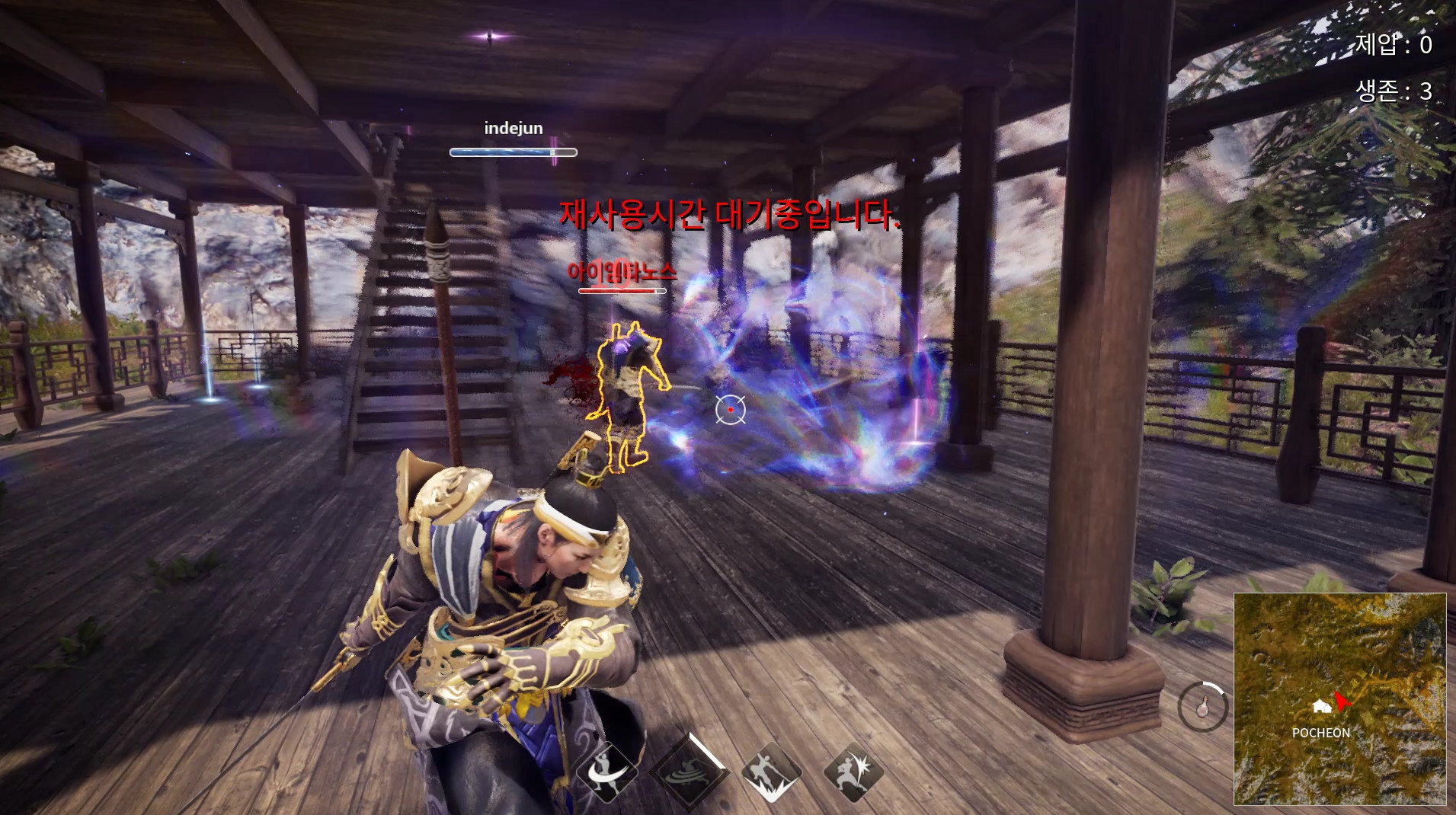This screenshot has width=1456, height=815.
Task: Click indejun's blue health bar
Action: tap(512, 151)
